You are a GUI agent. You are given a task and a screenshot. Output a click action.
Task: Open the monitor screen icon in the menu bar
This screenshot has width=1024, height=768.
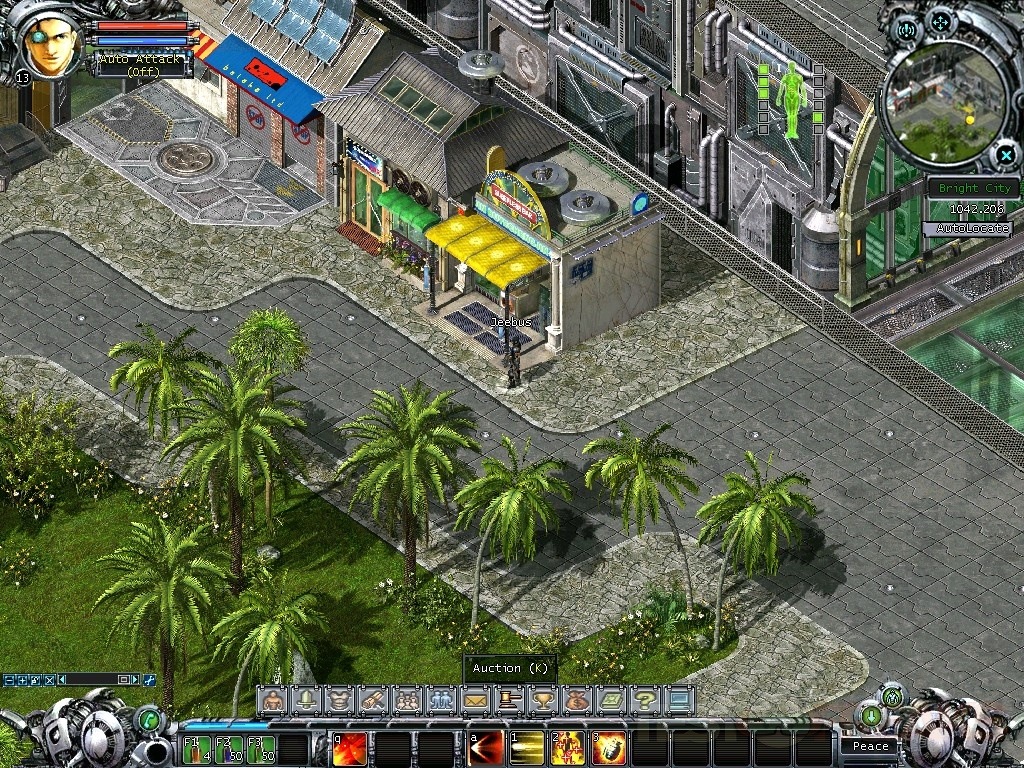pos(679,700)
